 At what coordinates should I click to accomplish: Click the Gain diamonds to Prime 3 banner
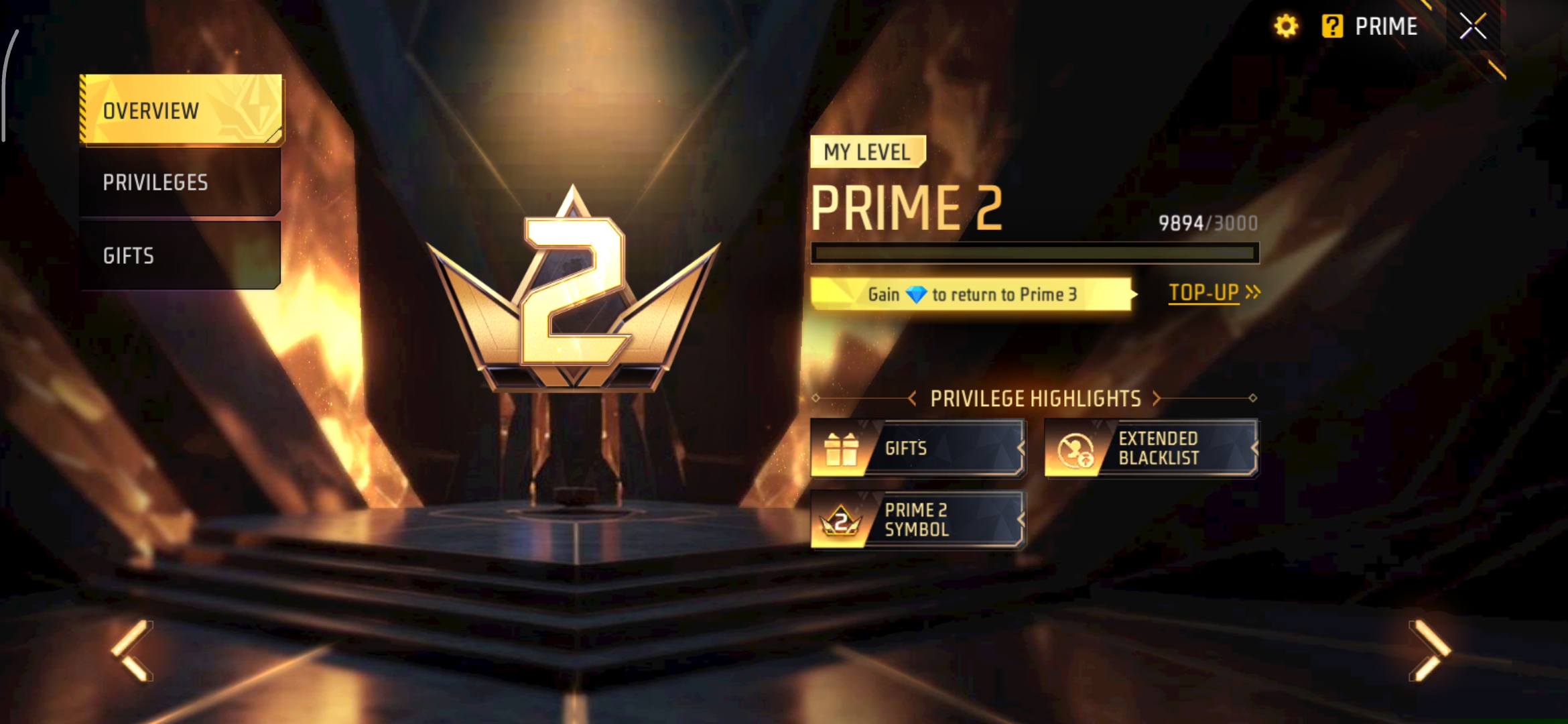click(972, 294)
